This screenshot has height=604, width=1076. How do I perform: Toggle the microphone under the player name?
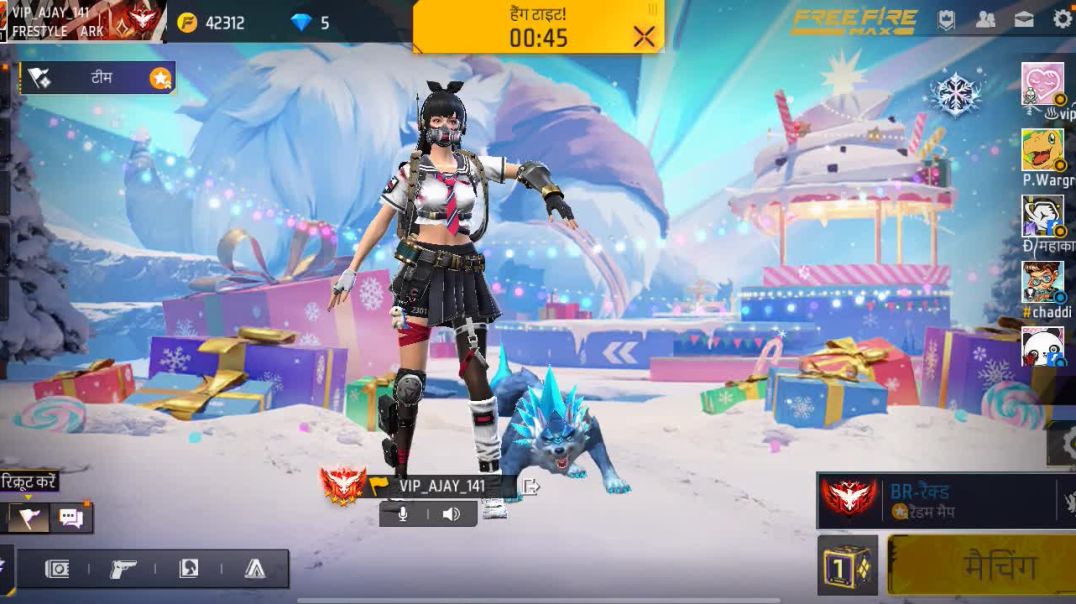click(x=403, y=514)
